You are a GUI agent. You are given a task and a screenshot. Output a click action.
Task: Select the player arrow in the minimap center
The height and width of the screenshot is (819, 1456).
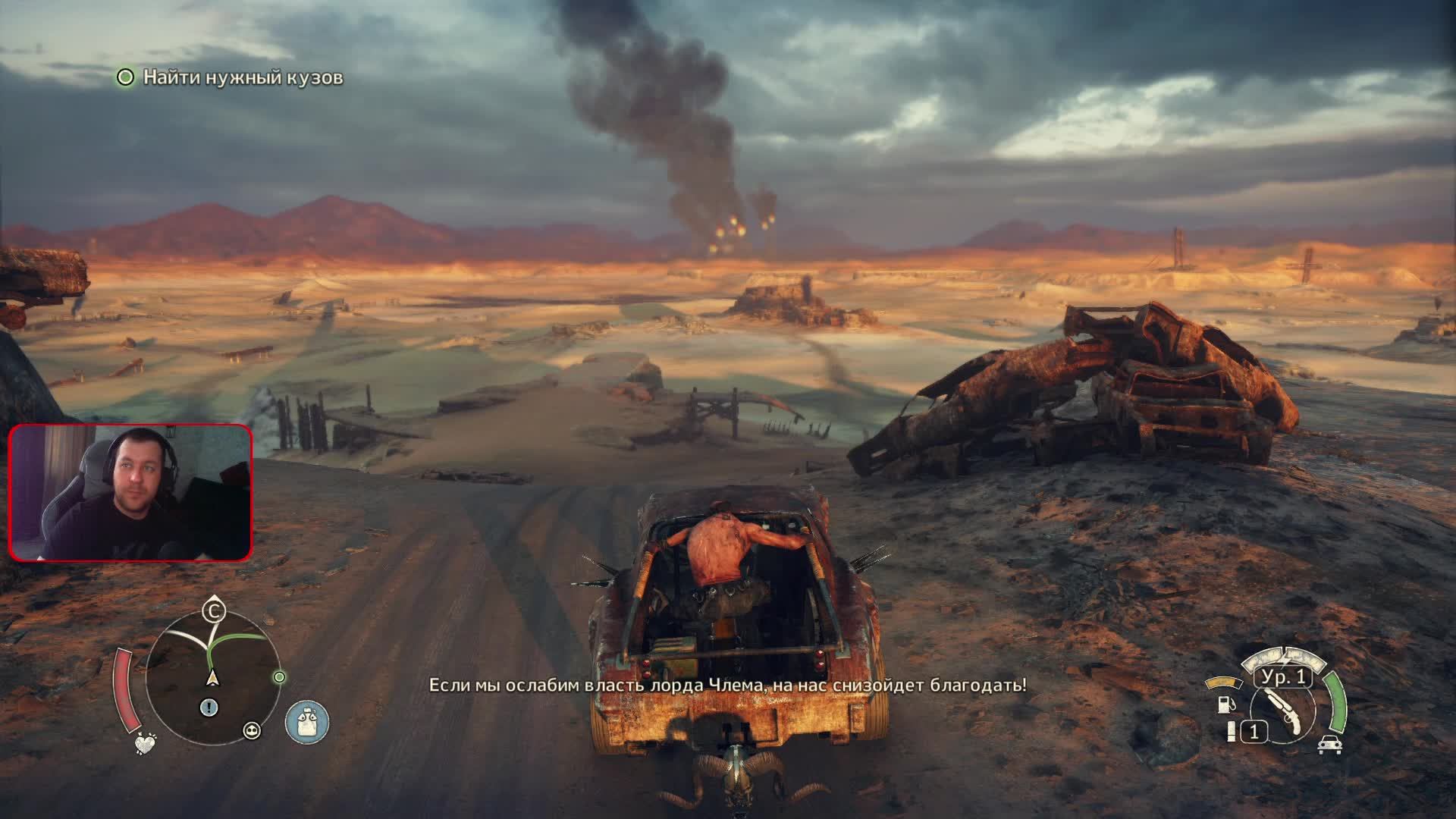click(214, 677)
